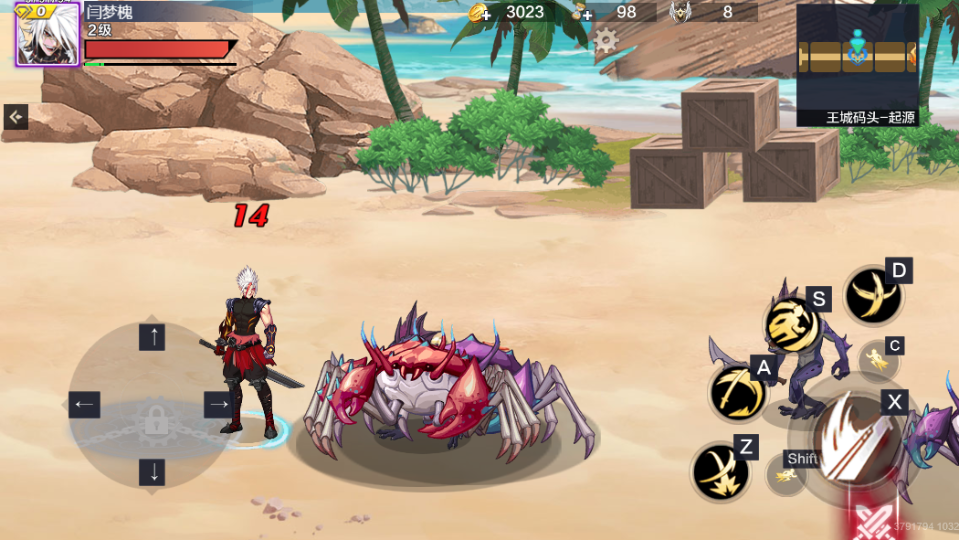959x540 pixels.
Task: Tap the right arrow on the movement pad
Action: (219, 405)
